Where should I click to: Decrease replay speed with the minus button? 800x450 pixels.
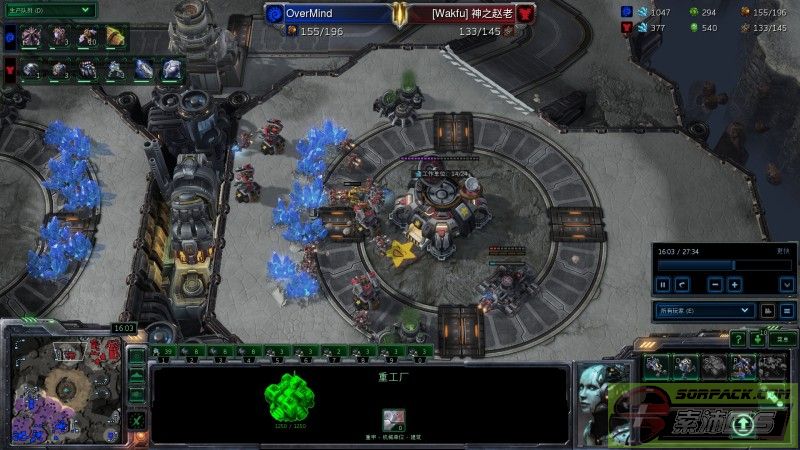coord(715,284)
